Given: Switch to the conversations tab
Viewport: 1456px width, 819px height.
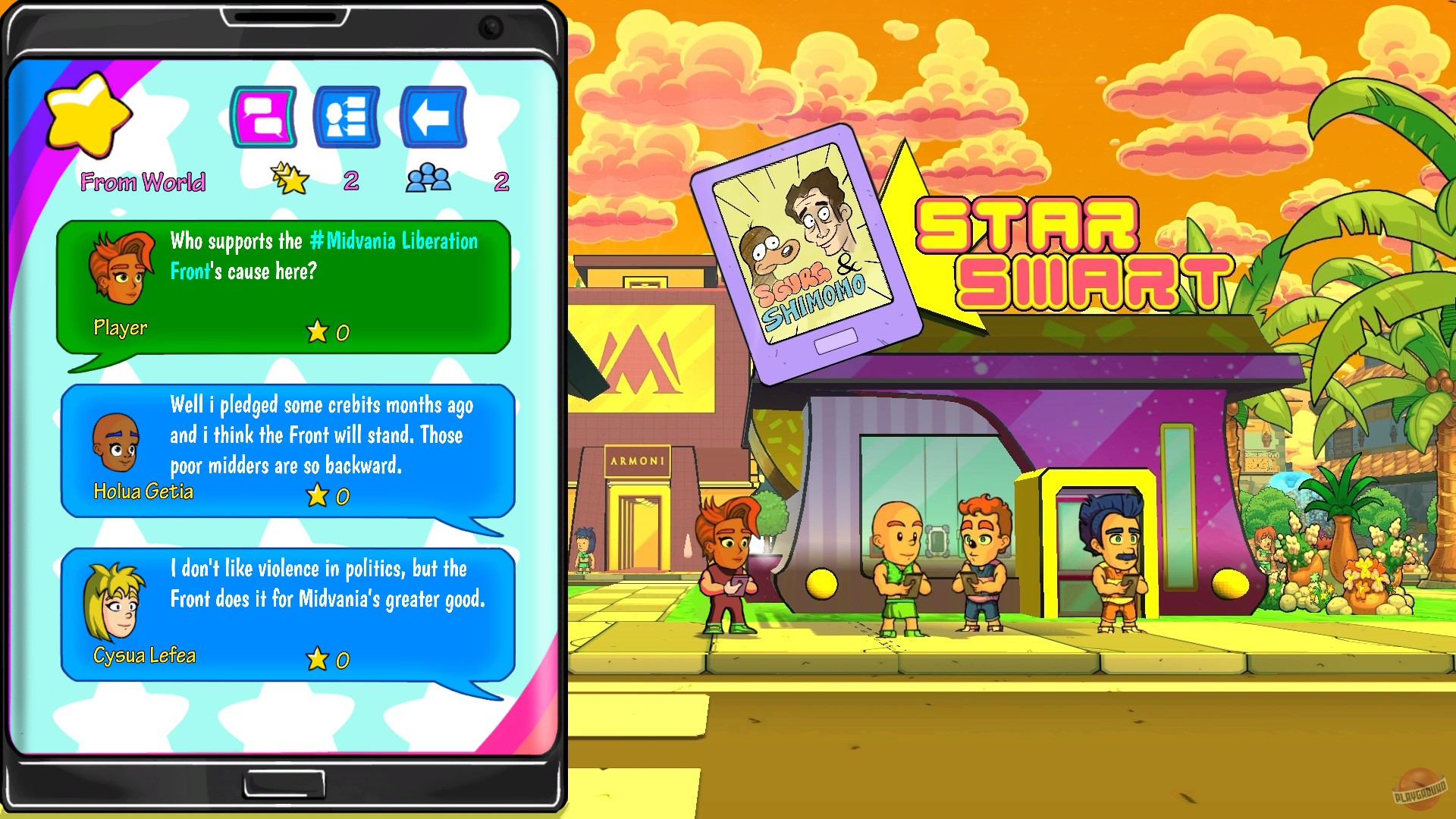Looking at the screenshot, I should coord(265,115).
